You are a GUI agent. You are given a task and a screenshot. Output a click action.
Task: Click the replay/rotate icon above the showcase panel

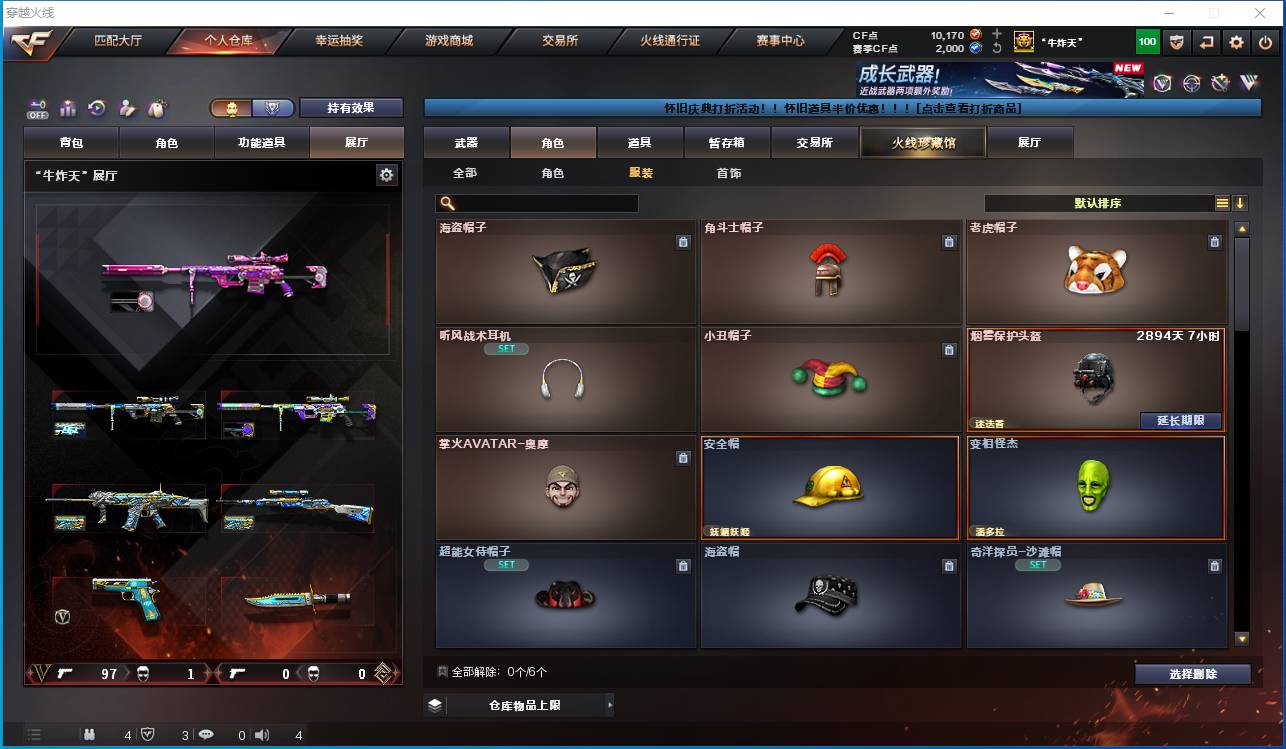point(95,106)
